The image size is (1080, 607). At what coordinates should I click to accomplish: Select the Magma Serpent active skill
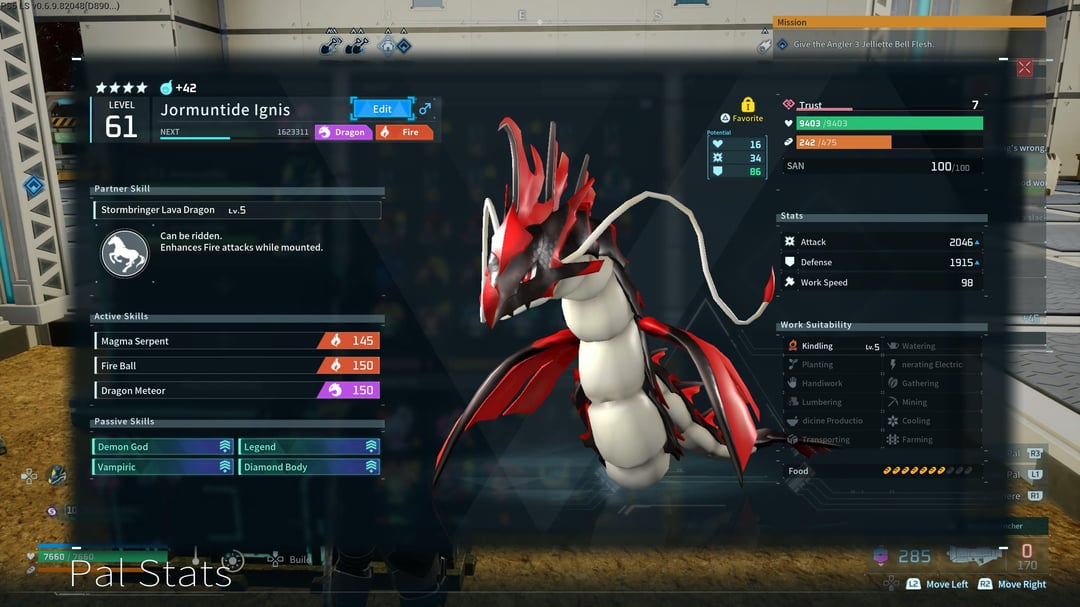click(237, 341)
